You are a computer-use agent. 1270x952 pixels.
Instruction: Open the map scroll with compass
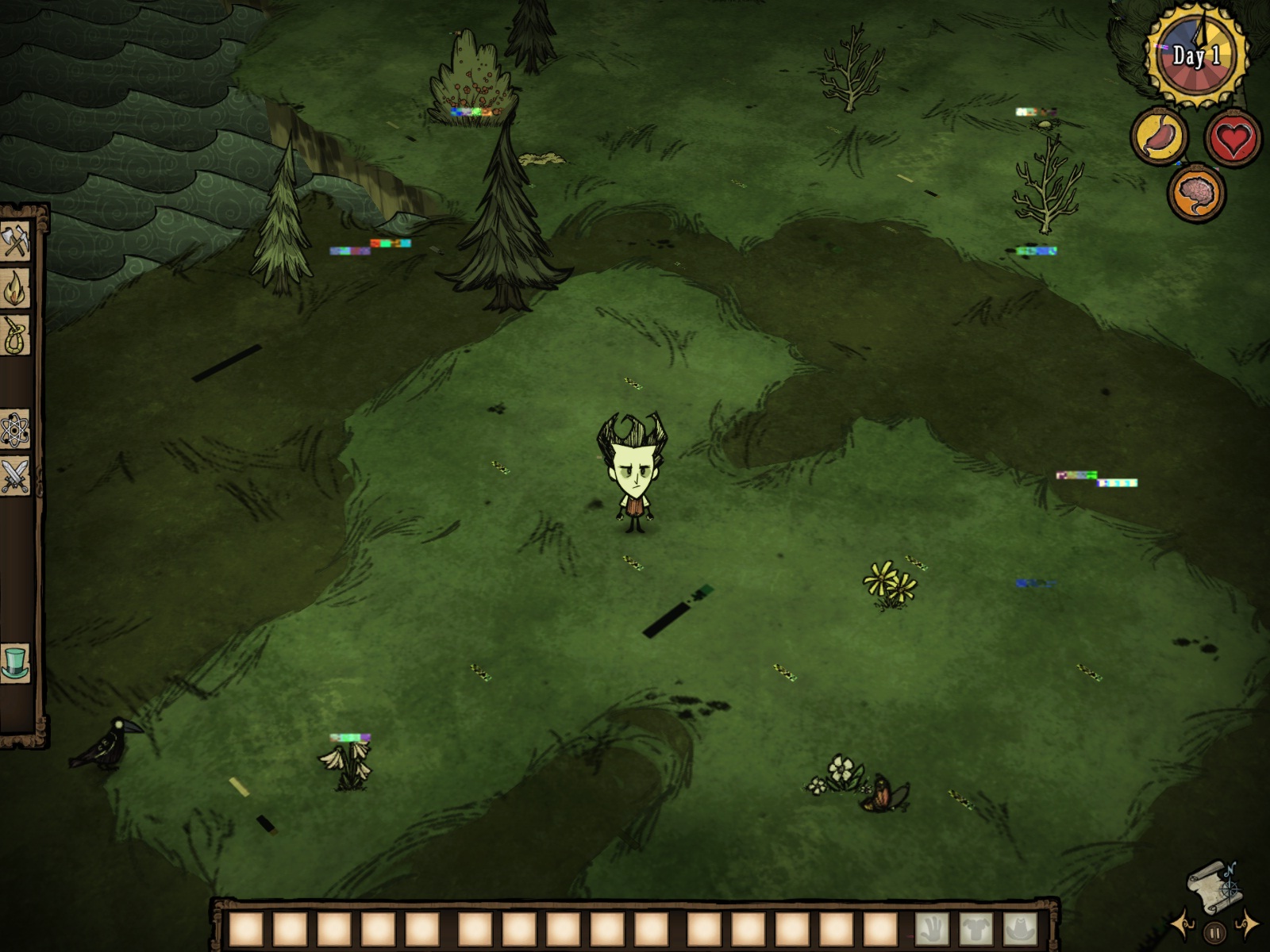(x=1214, y=888)
